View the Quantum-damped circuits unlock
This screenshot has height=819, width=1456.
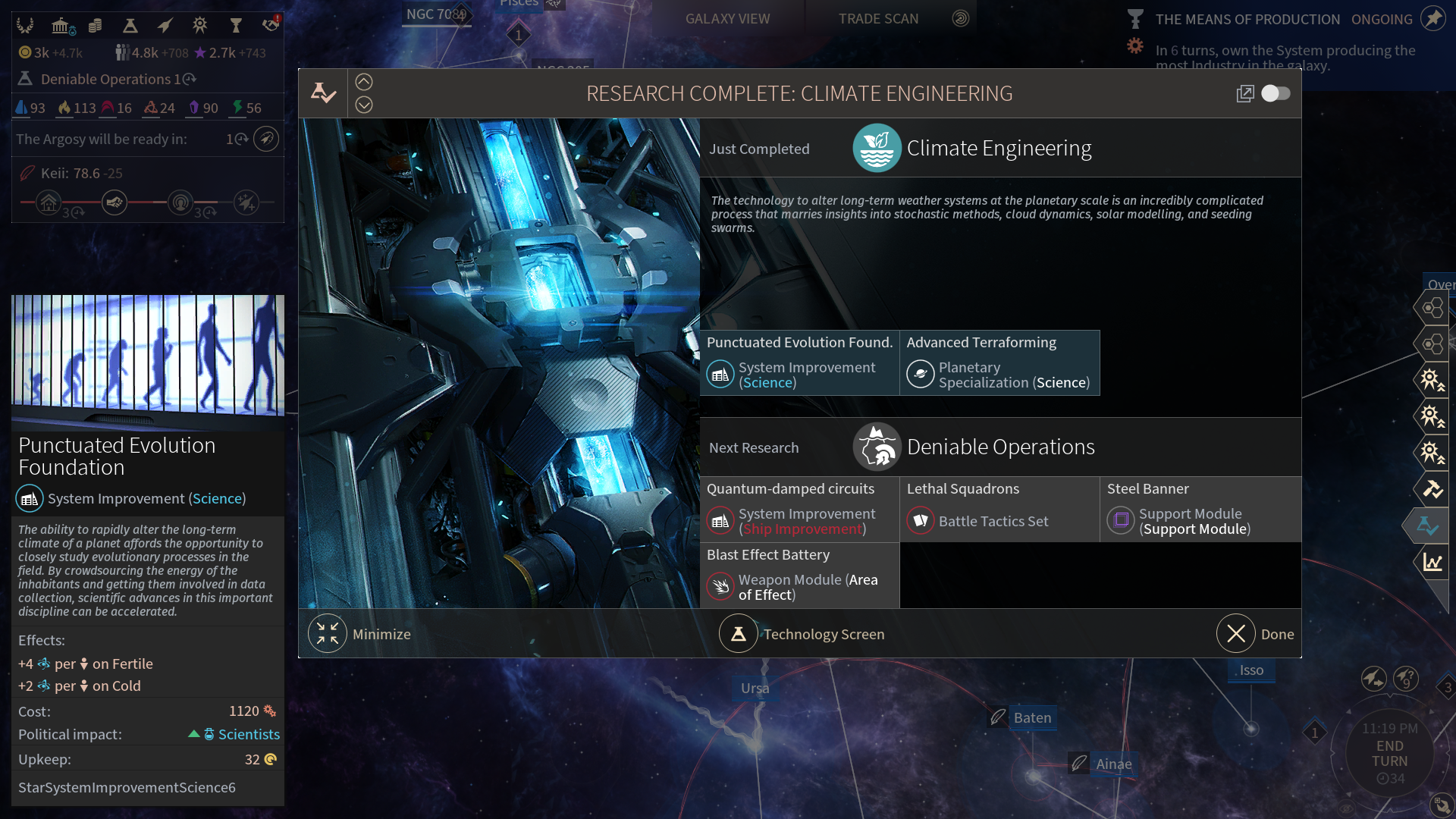(799, 510)
